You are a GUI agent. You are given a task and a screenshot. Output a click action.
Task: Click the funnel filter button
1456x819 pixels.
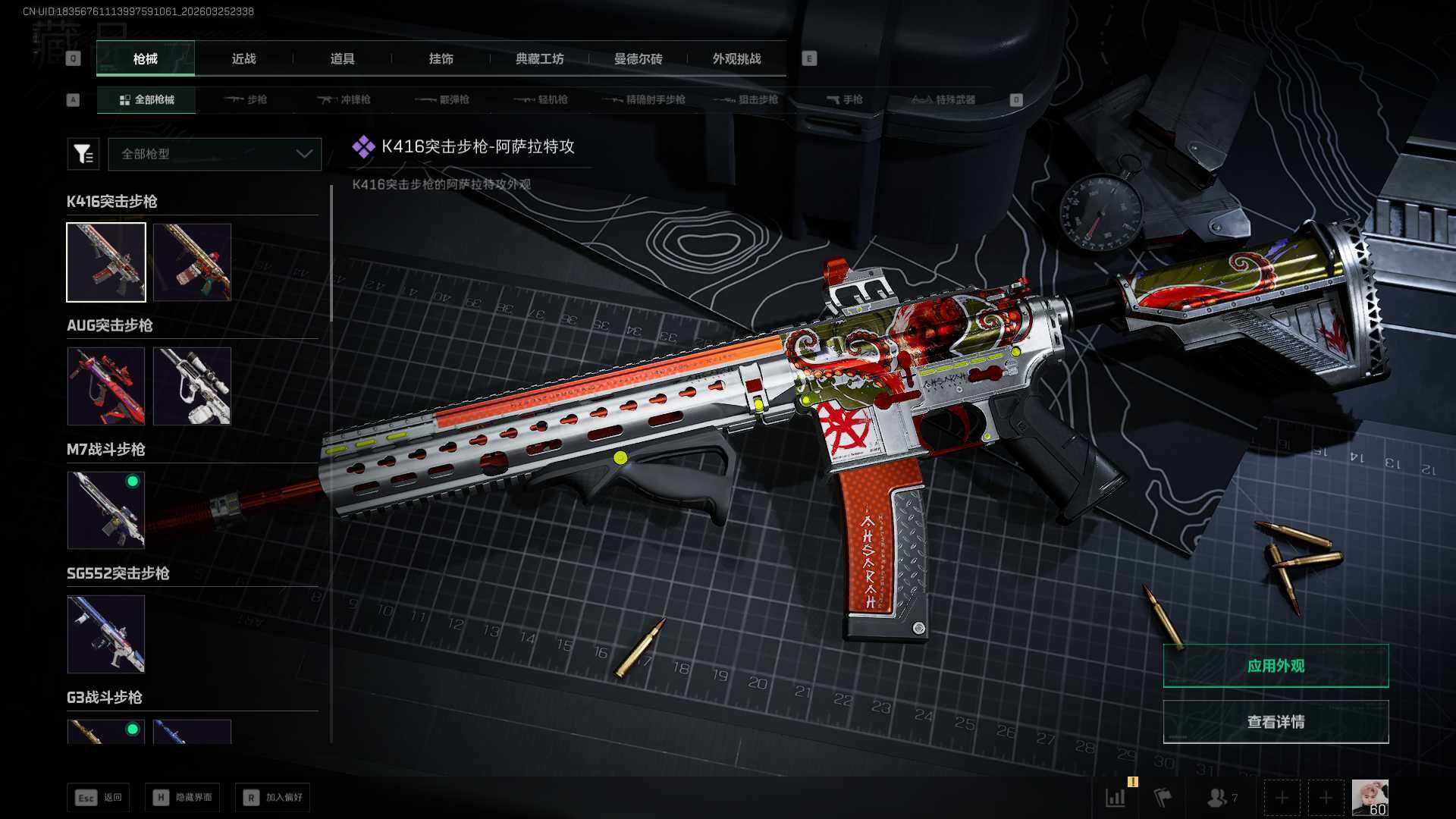click(x=83, y=154)
